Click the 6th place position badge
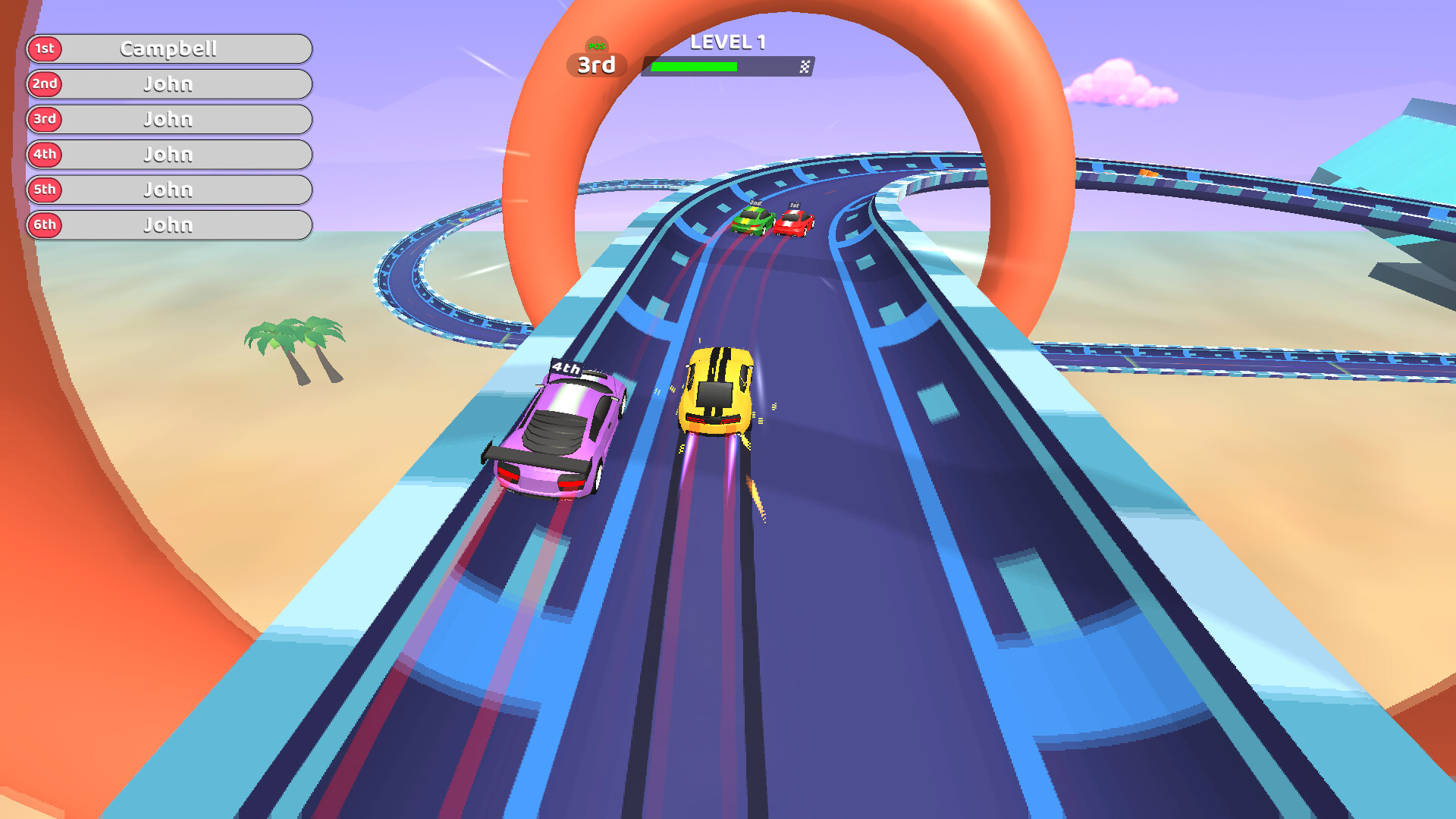This screenshot has height=819, width=1456. pos(44,224)
